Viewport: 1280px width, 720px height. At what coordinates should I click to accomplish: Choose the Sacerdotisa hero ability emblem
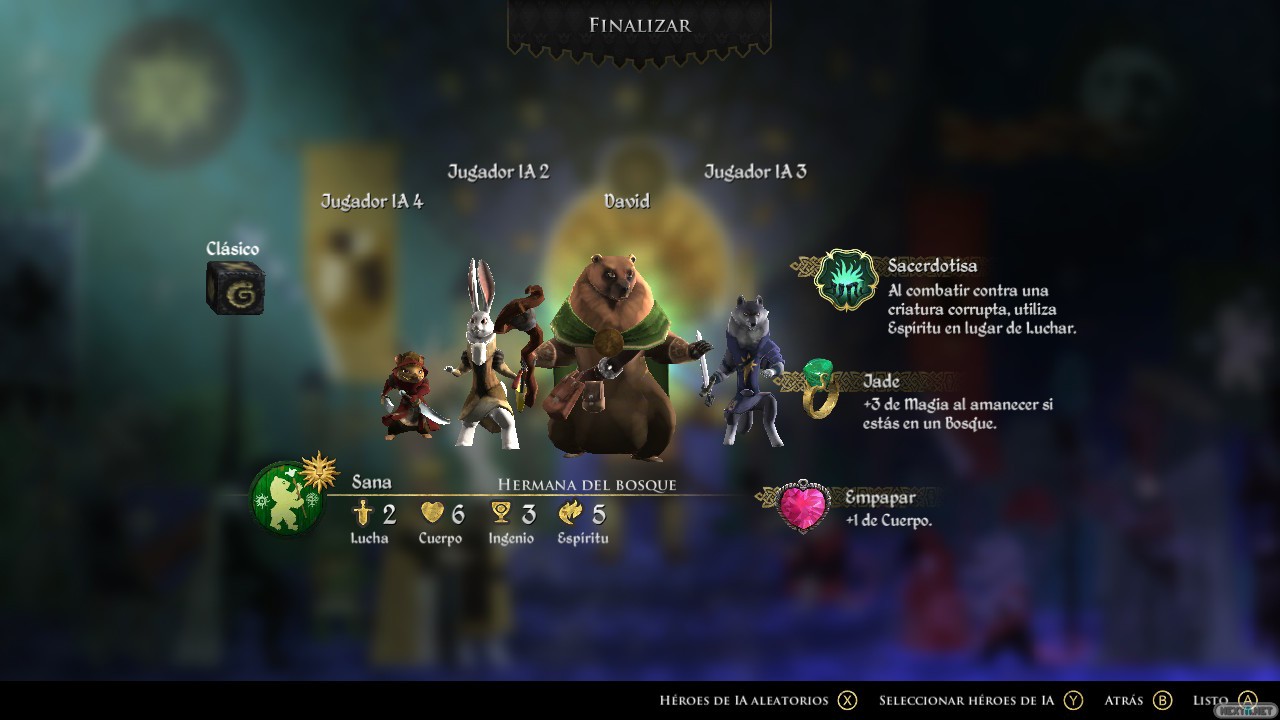coord(846,280)
